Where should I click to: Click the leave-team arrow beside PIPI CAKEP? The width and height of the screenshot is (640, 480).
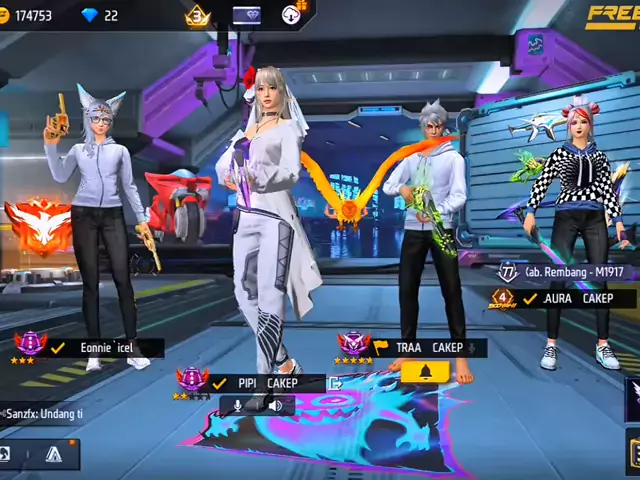tap(336, 382)
